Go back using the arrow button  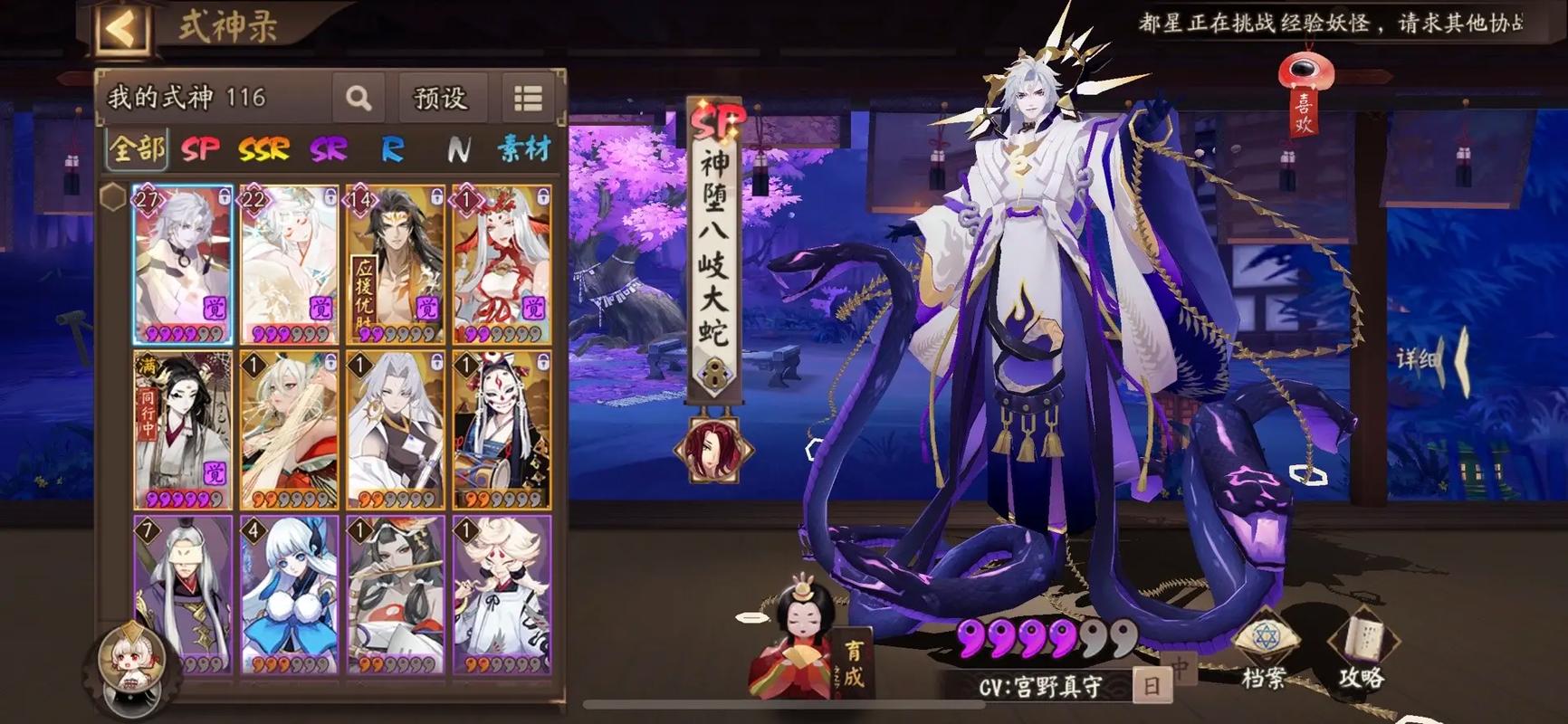point(120,28)
